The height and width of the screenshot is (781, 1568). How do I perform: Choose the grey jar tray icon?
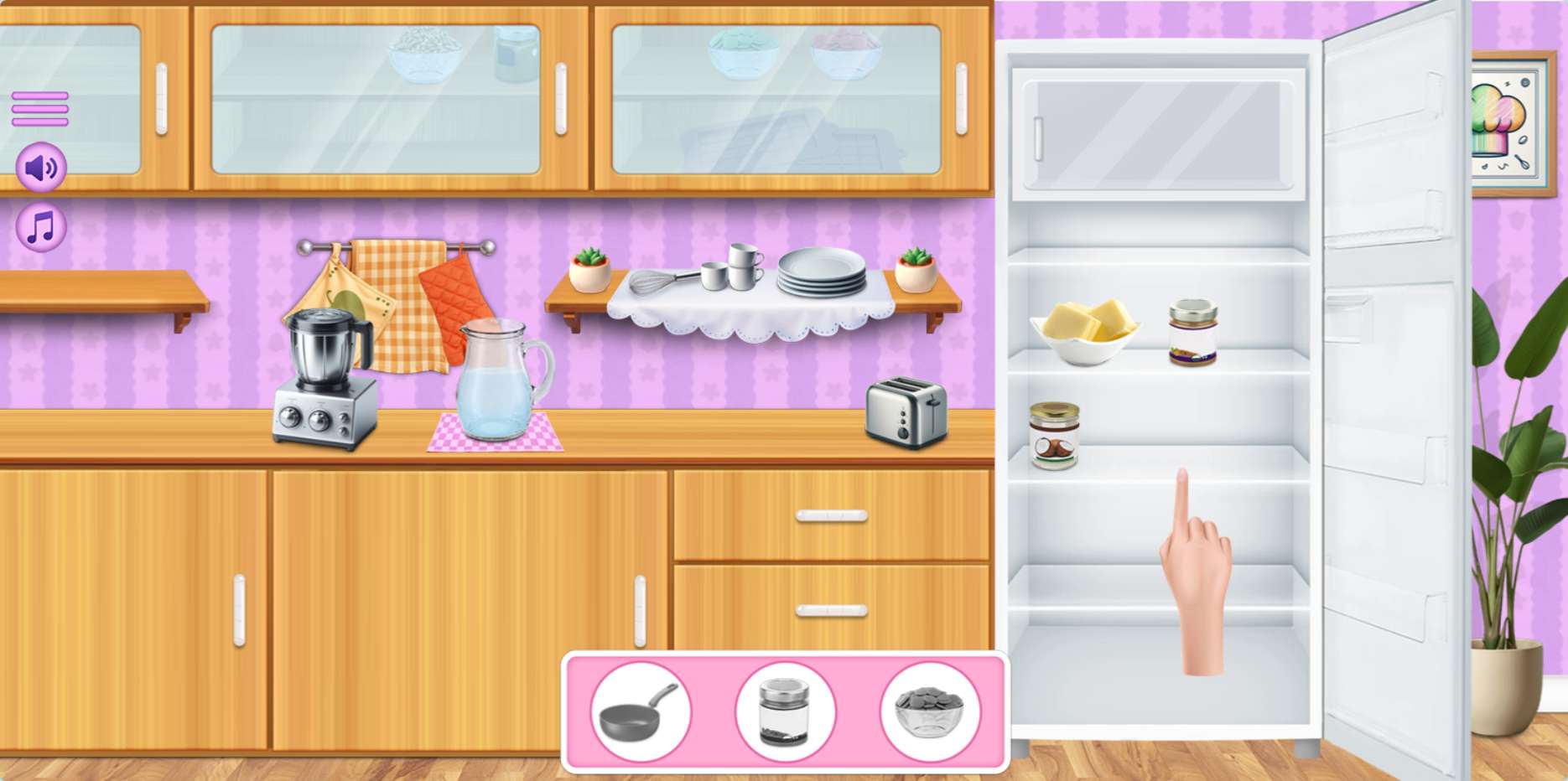pos(785,712)
